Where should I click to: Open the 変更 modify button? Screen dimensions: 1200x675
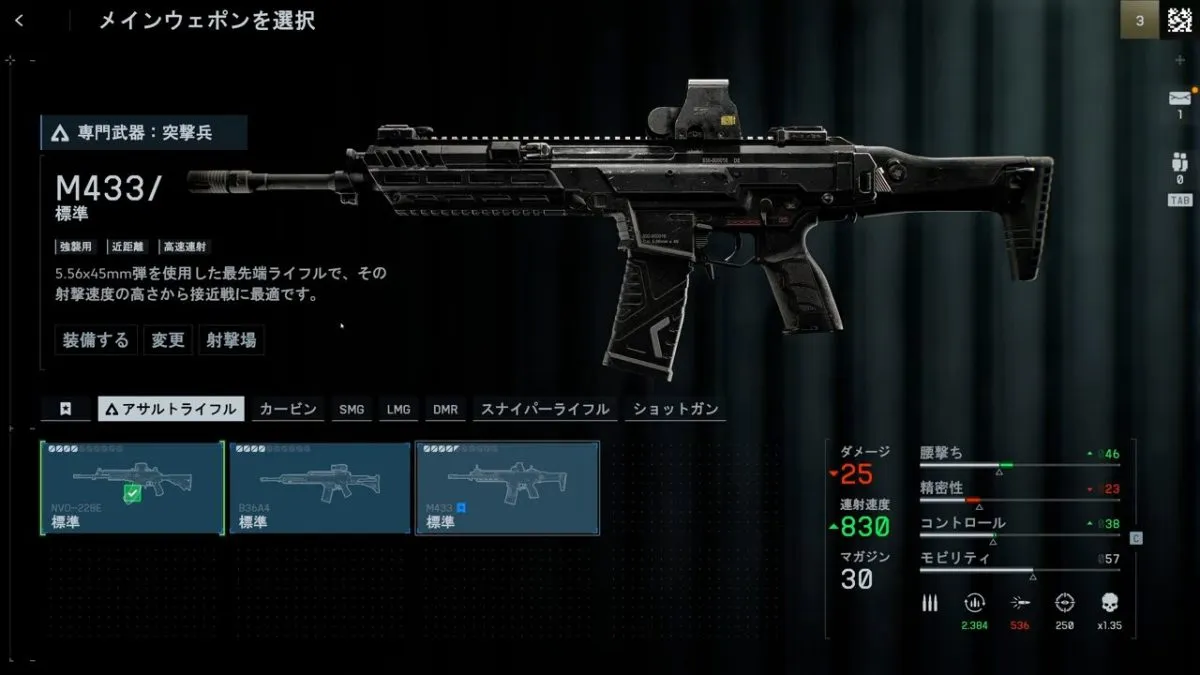click(168, 340)
